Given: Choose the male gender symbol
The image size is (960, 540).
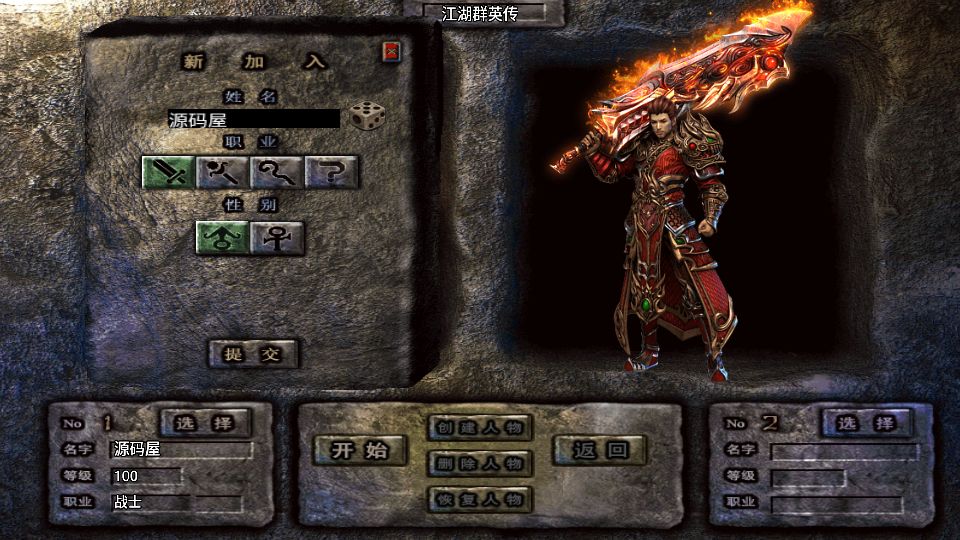Looking at the screenshot, I should point(222,237).
